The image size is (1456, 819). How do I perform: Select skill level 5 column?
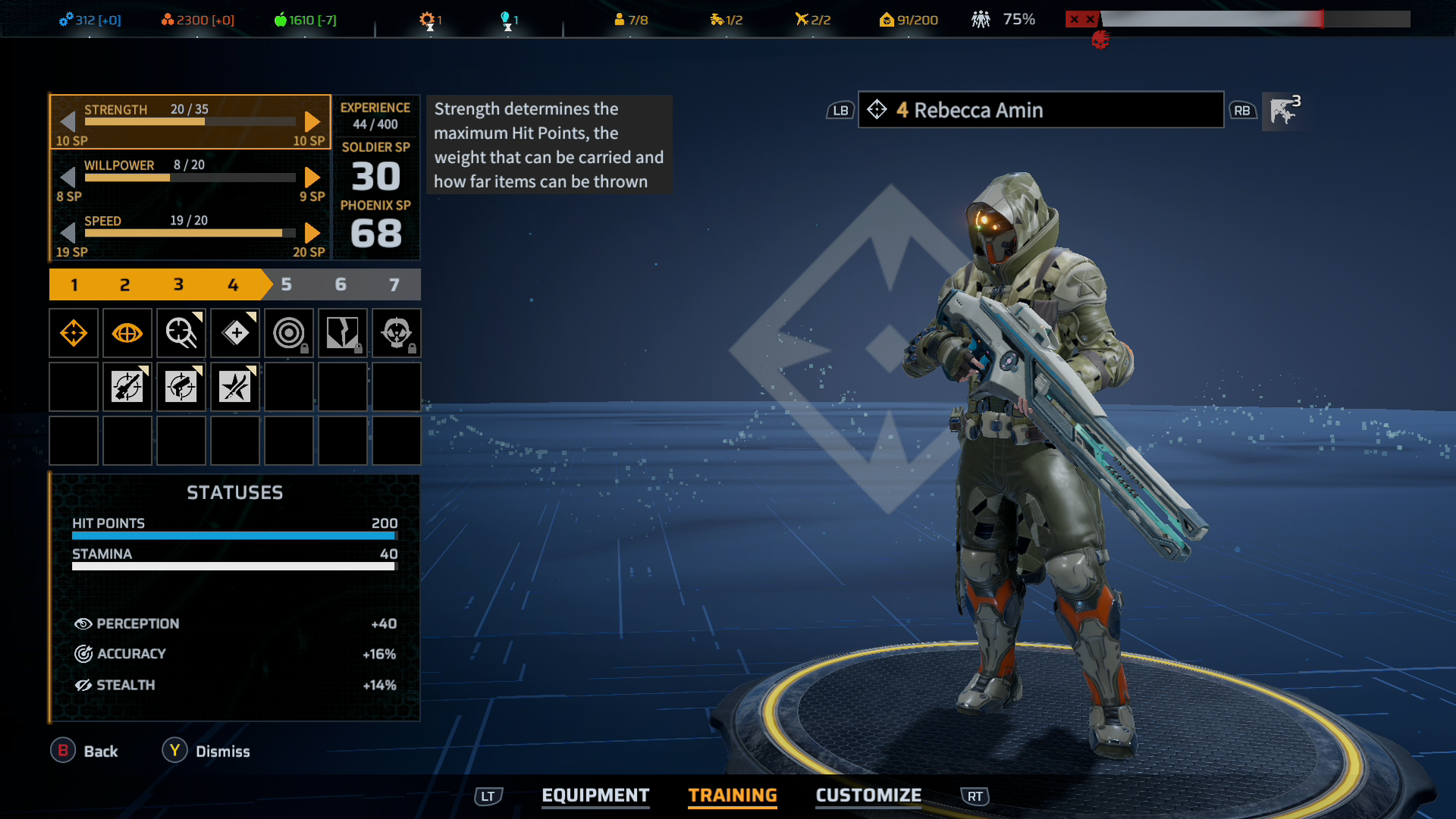click(x=286, y=284)
